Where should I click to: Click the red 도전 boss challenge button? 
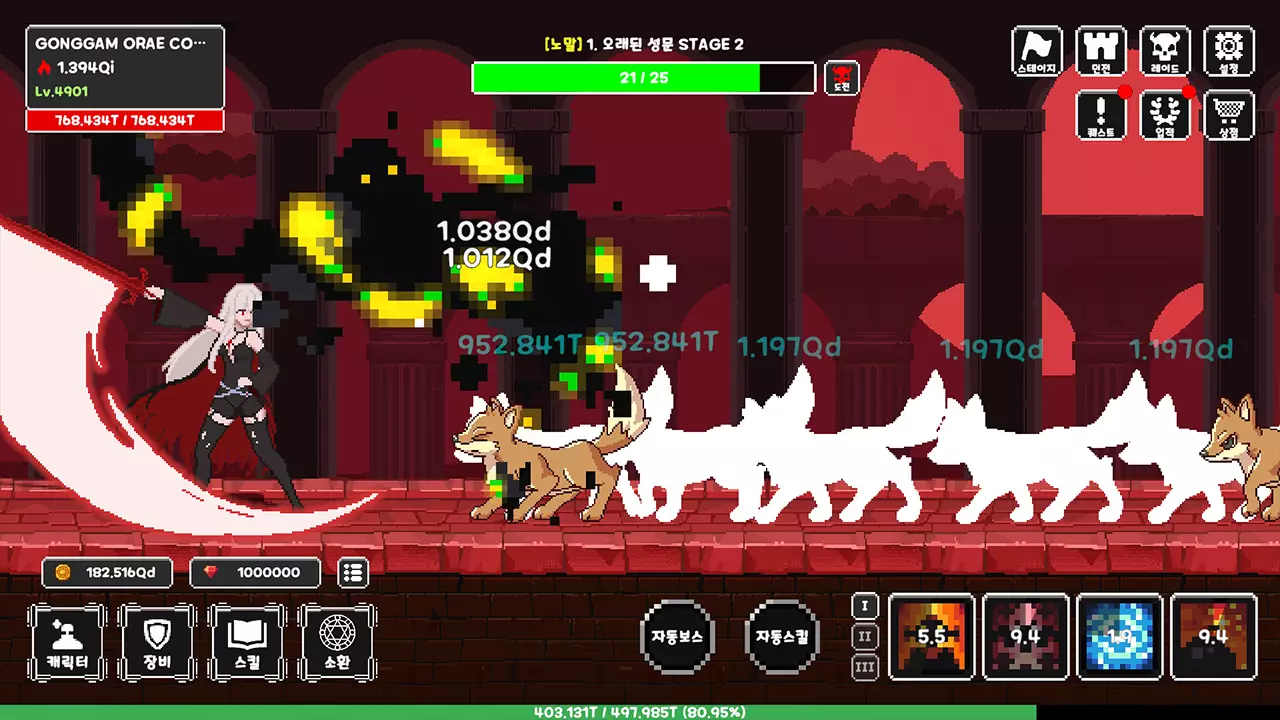coord(842,78)
